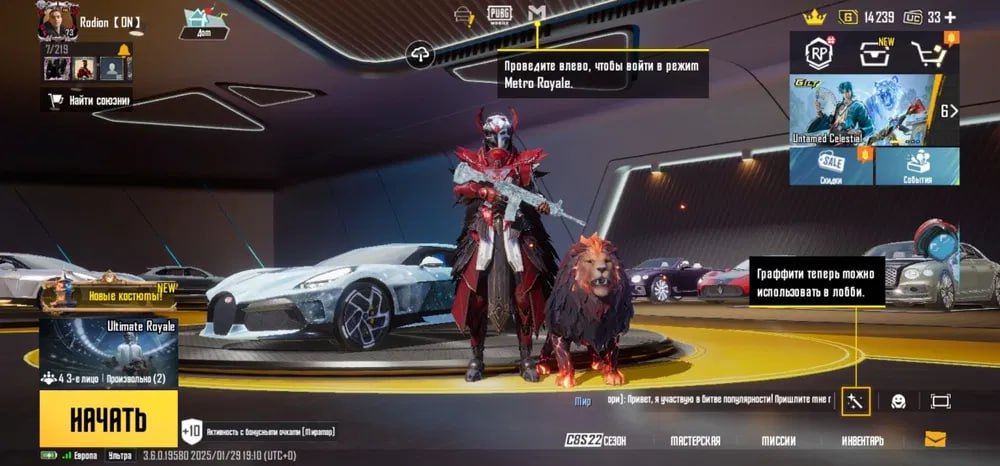Start the match with the НАЧАТЬ button

point(108,419)
